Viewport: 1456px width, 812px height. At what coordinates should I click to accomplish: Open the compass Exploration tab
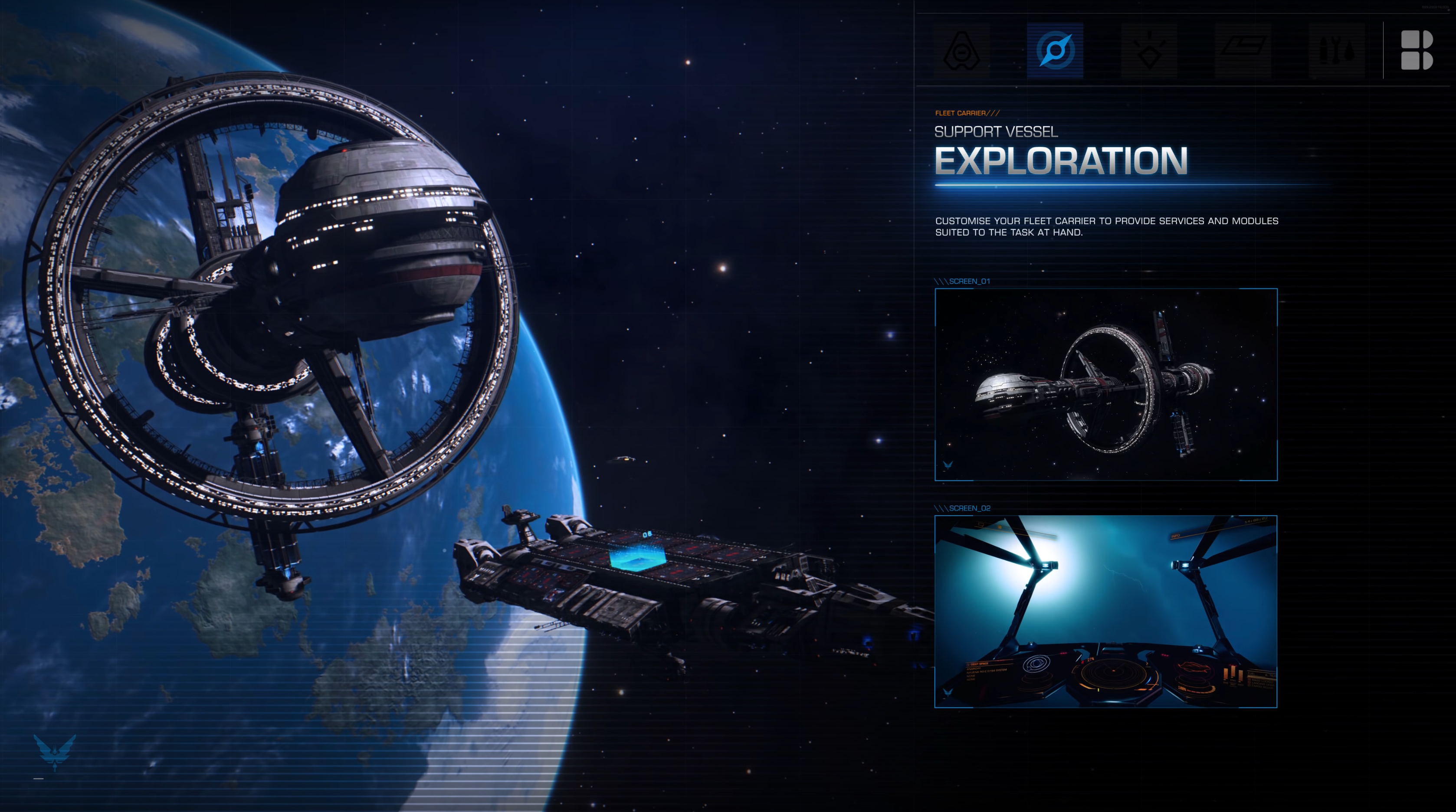point(1055,51)
